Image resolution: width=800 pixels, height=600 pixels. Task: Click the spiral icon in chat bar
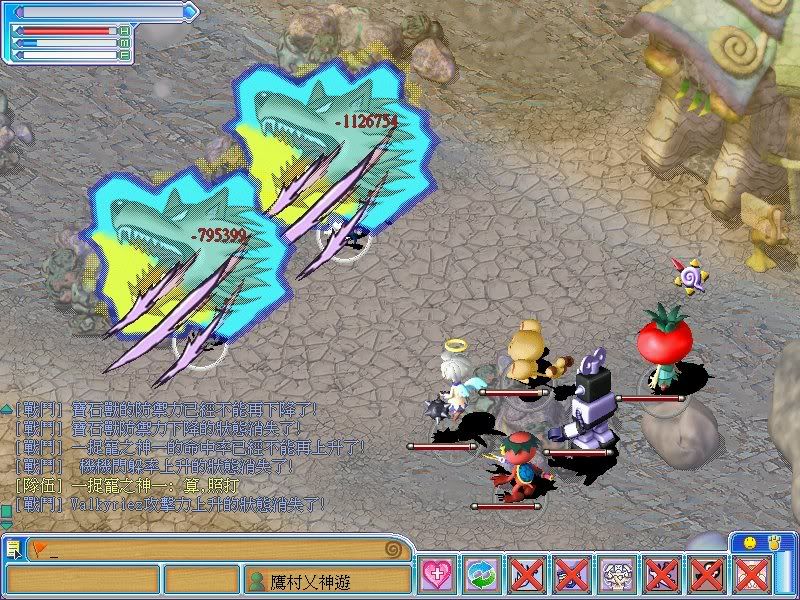point(396,549)
